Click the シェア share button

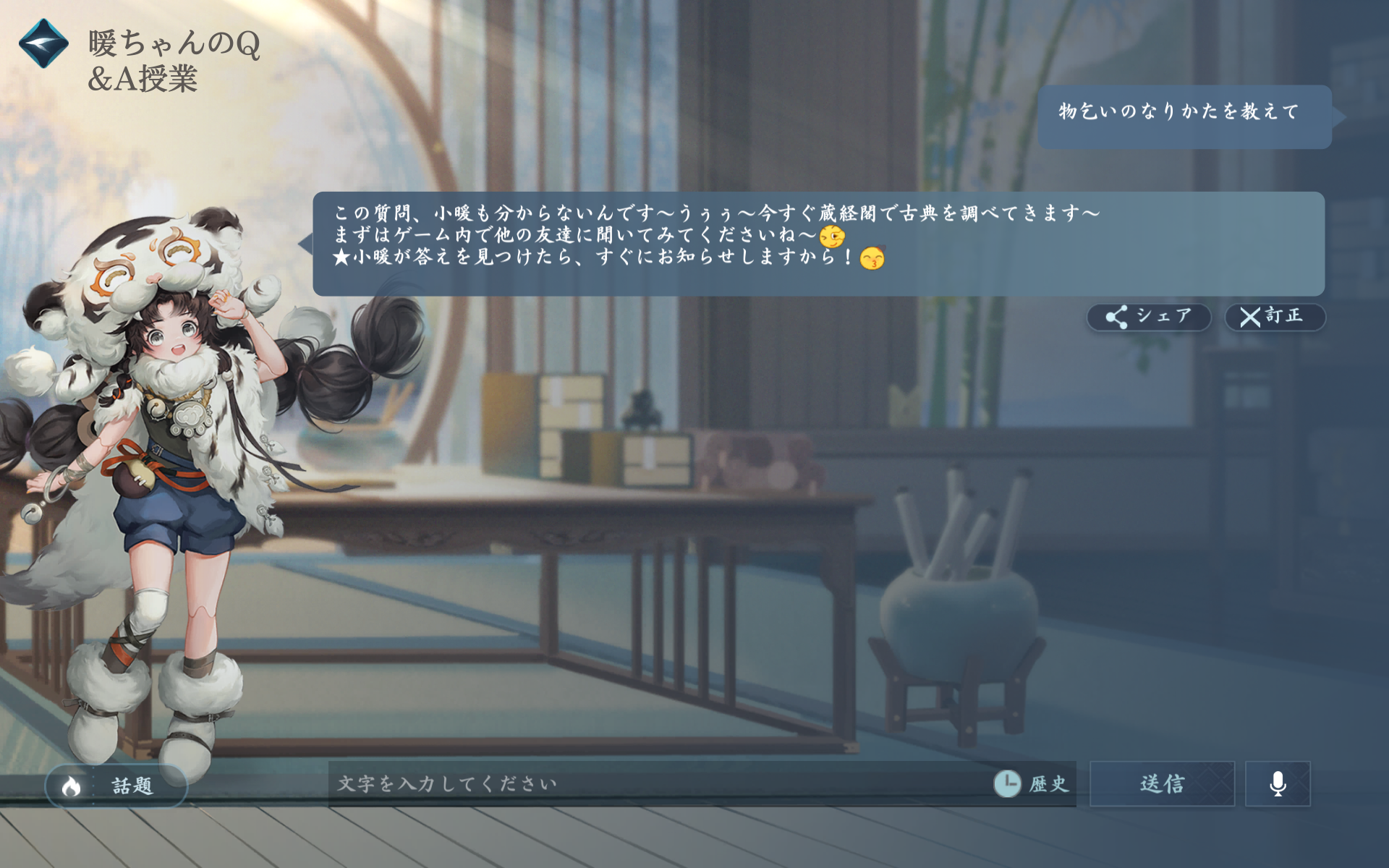coord(1150,315)
